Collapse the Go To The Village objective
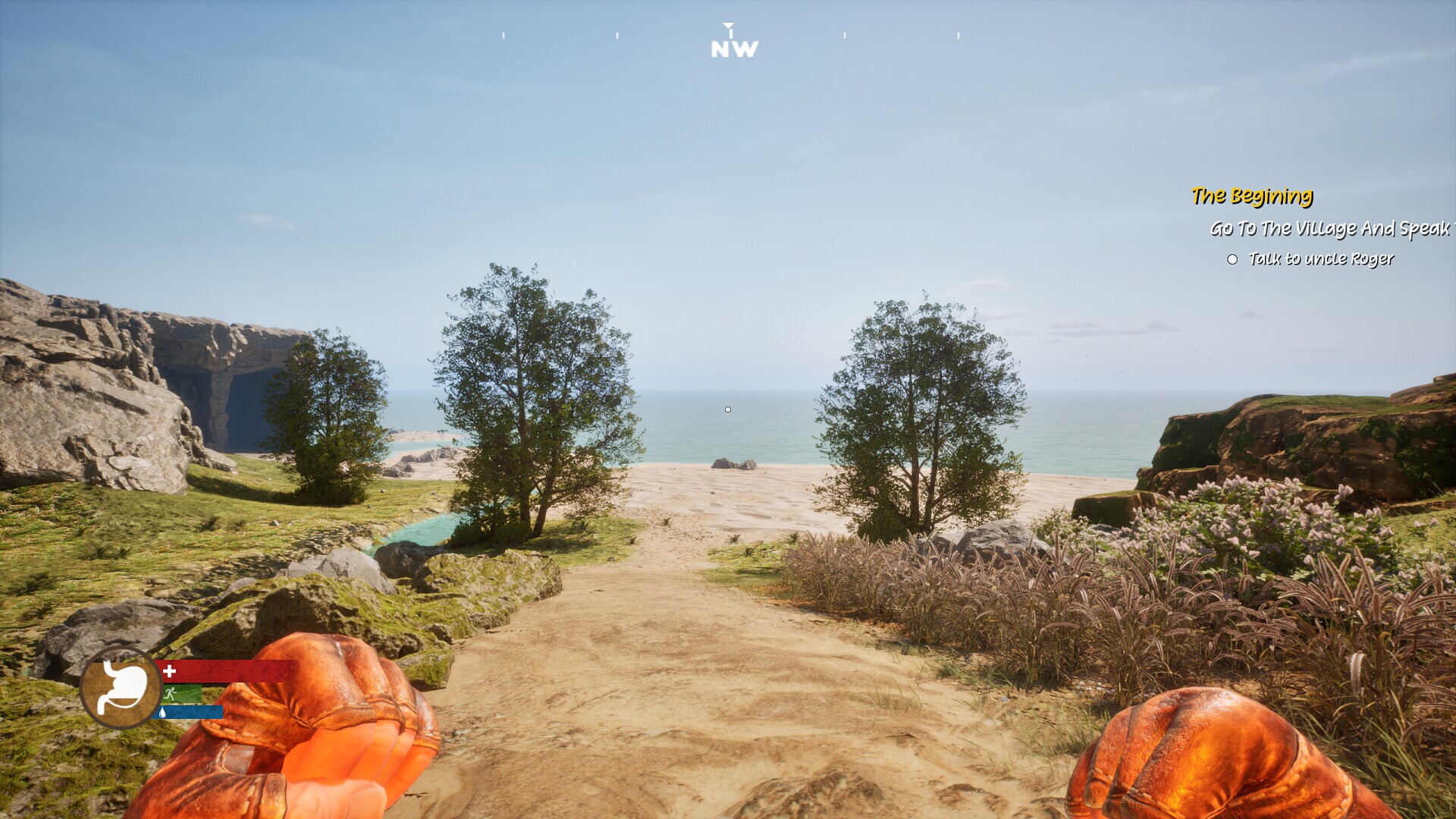 pyautogui.click(x=1331, y=227)
